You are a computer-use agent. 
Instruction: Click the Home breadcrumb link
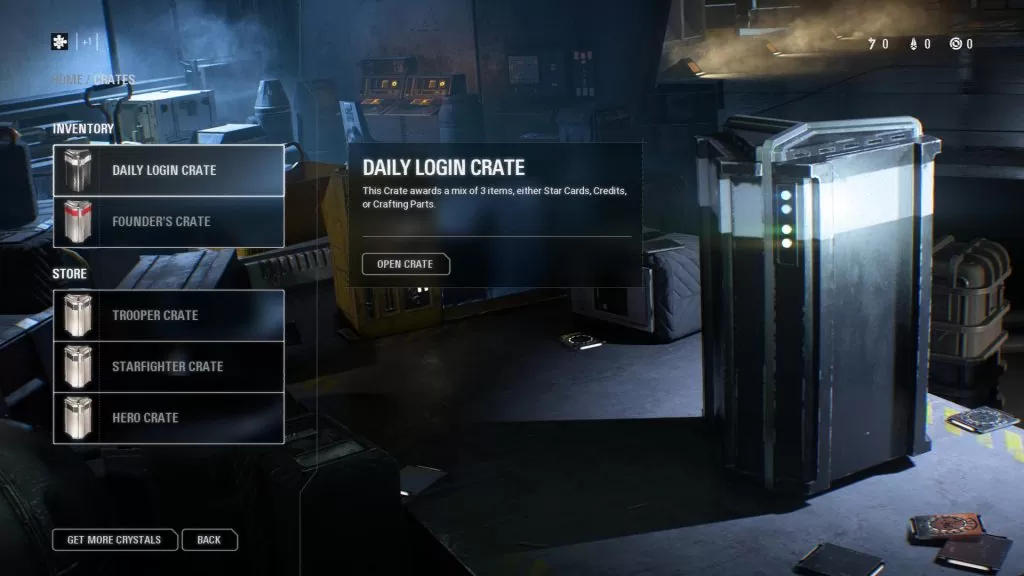pyautogui.click(x=68, y=80)
